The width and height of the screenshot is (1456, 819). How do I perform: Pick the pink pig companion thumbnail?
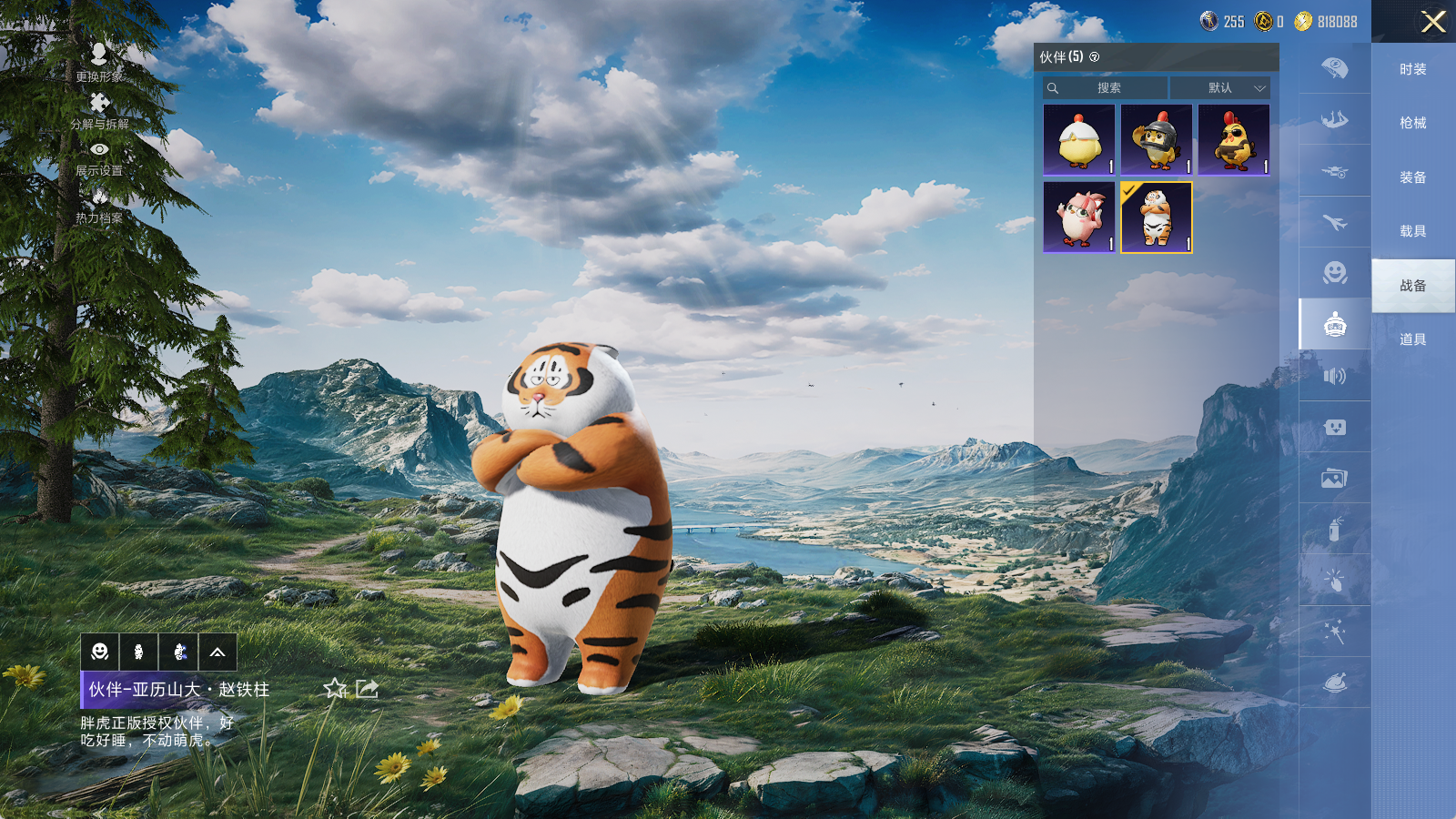[1079, 217]
